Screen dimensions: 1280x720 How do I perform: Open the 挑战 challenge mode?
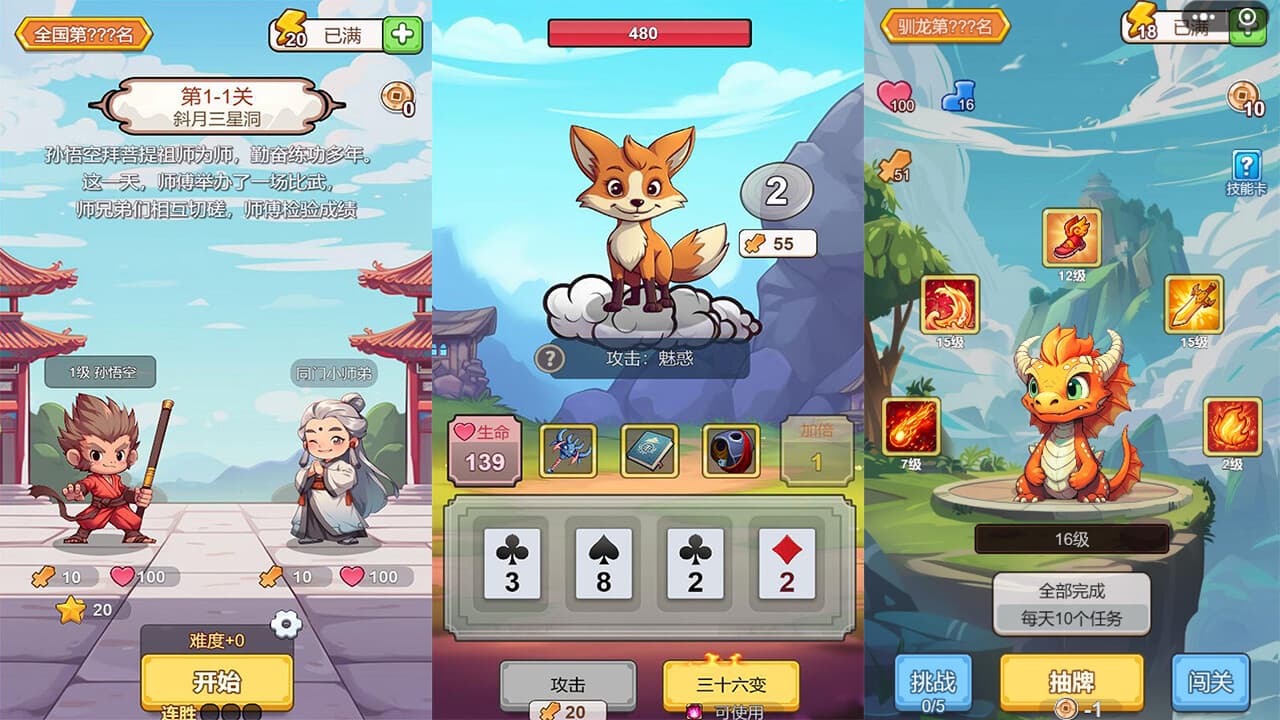tap(933, 682)
